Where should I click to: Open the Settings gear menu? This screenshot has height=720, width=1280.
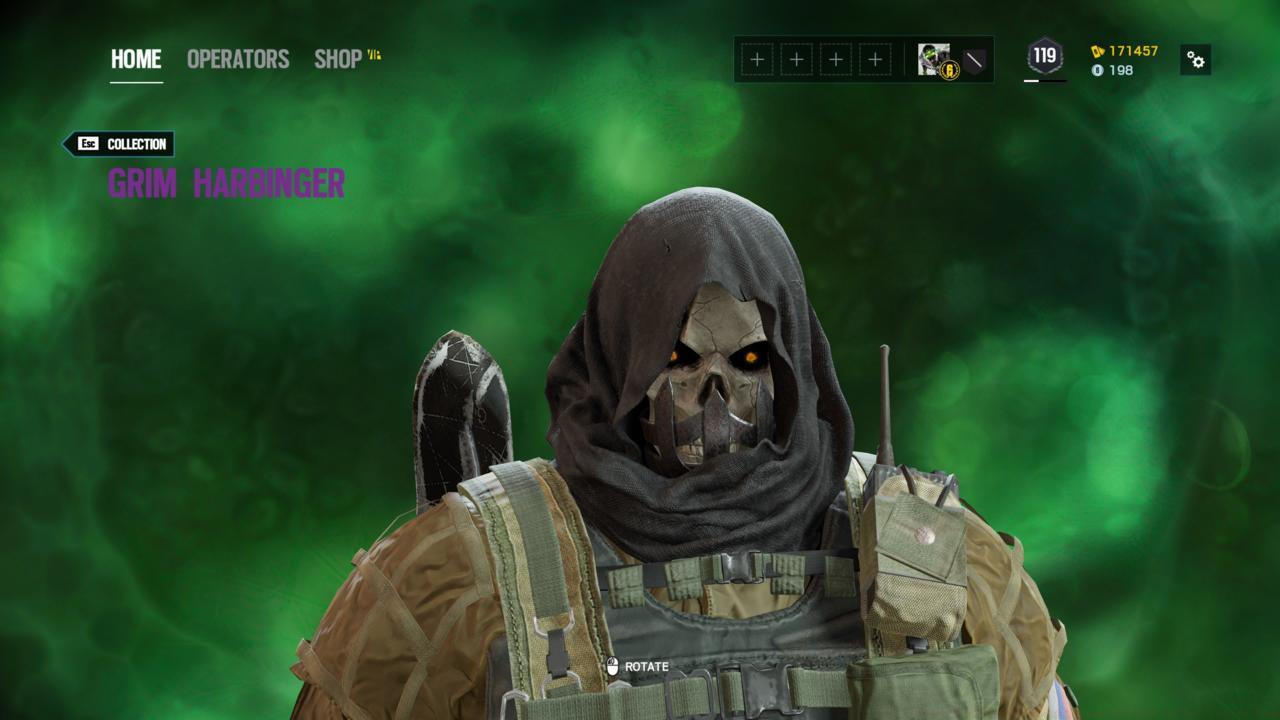tap(1197, 60)
